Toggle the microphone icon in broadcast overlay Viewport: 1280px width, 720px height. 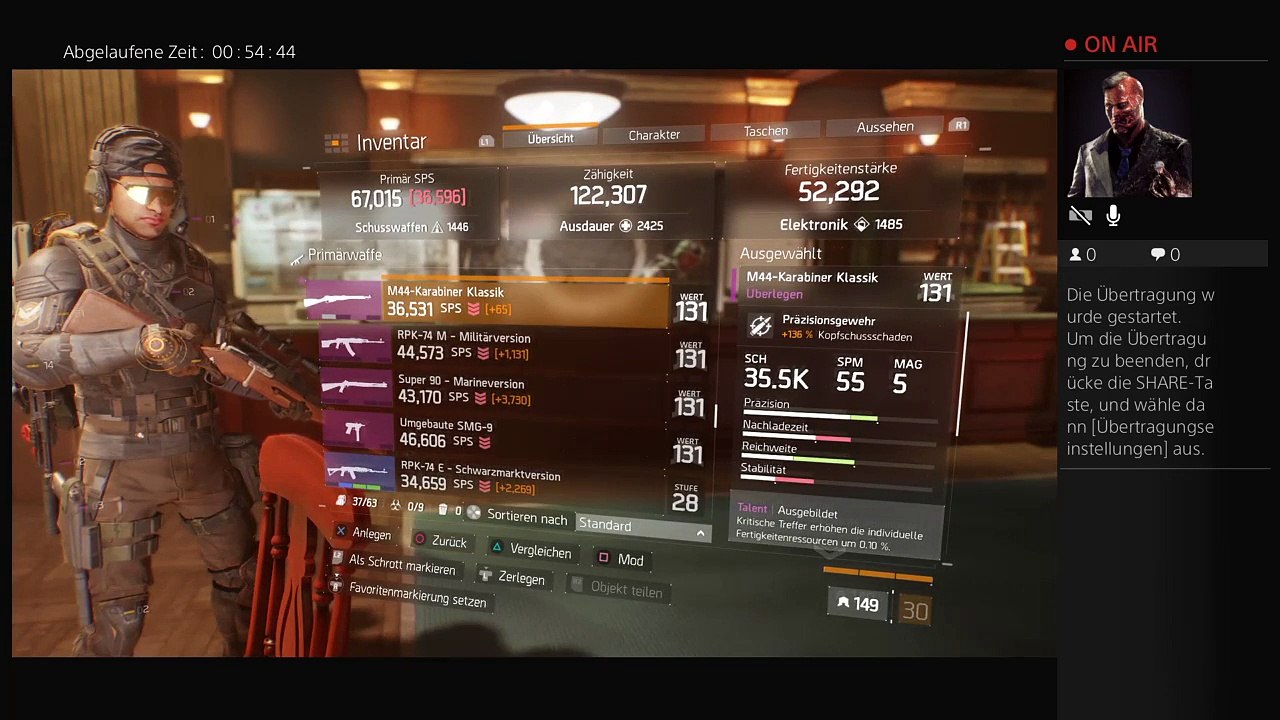point(1113,216)
